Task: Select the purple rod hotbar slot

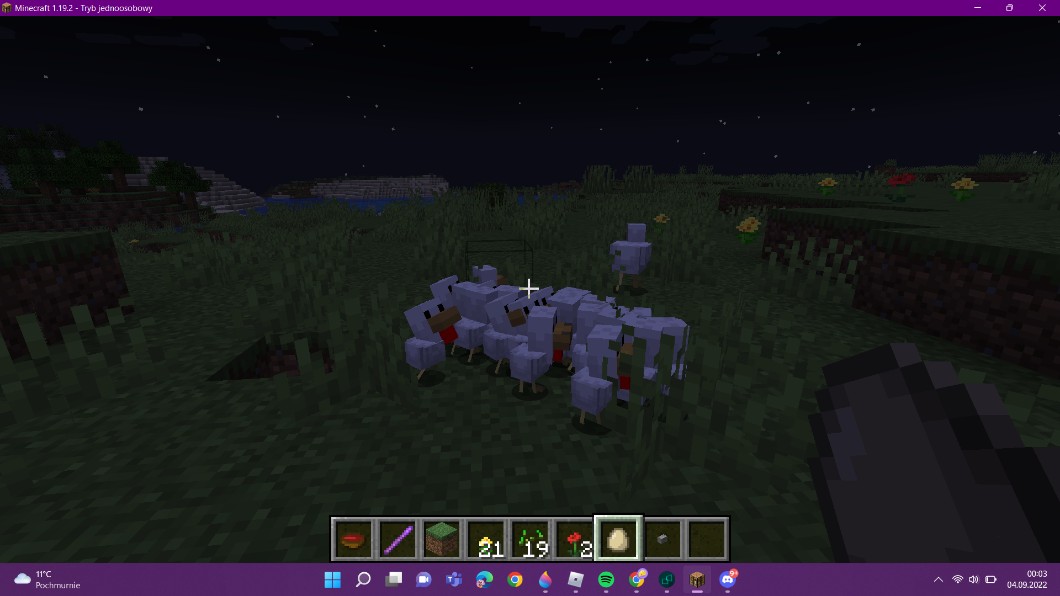Action: (x=397, y=539)
